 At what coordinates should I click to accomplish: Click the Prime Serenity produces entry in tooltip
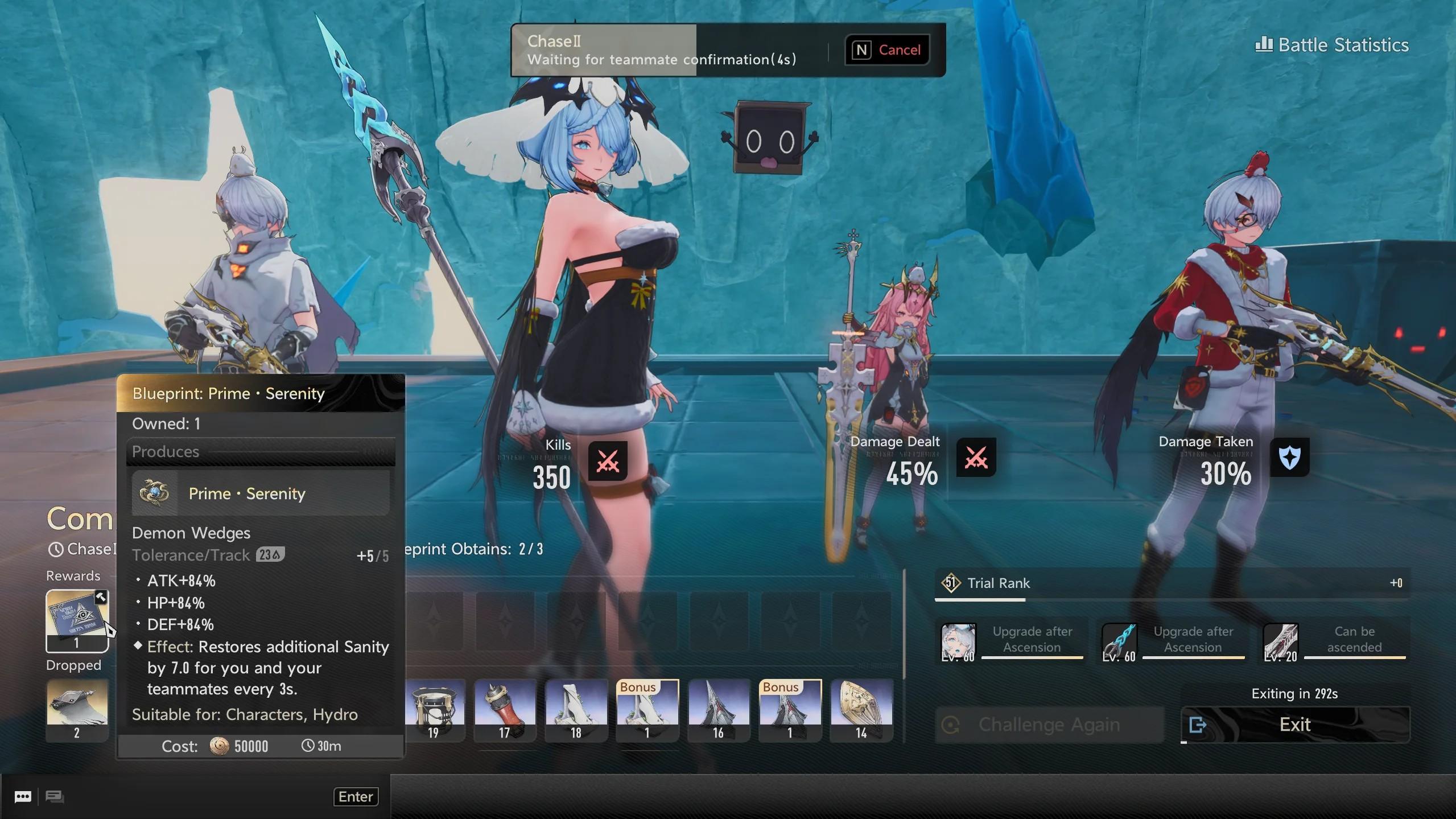pos(261,493)
